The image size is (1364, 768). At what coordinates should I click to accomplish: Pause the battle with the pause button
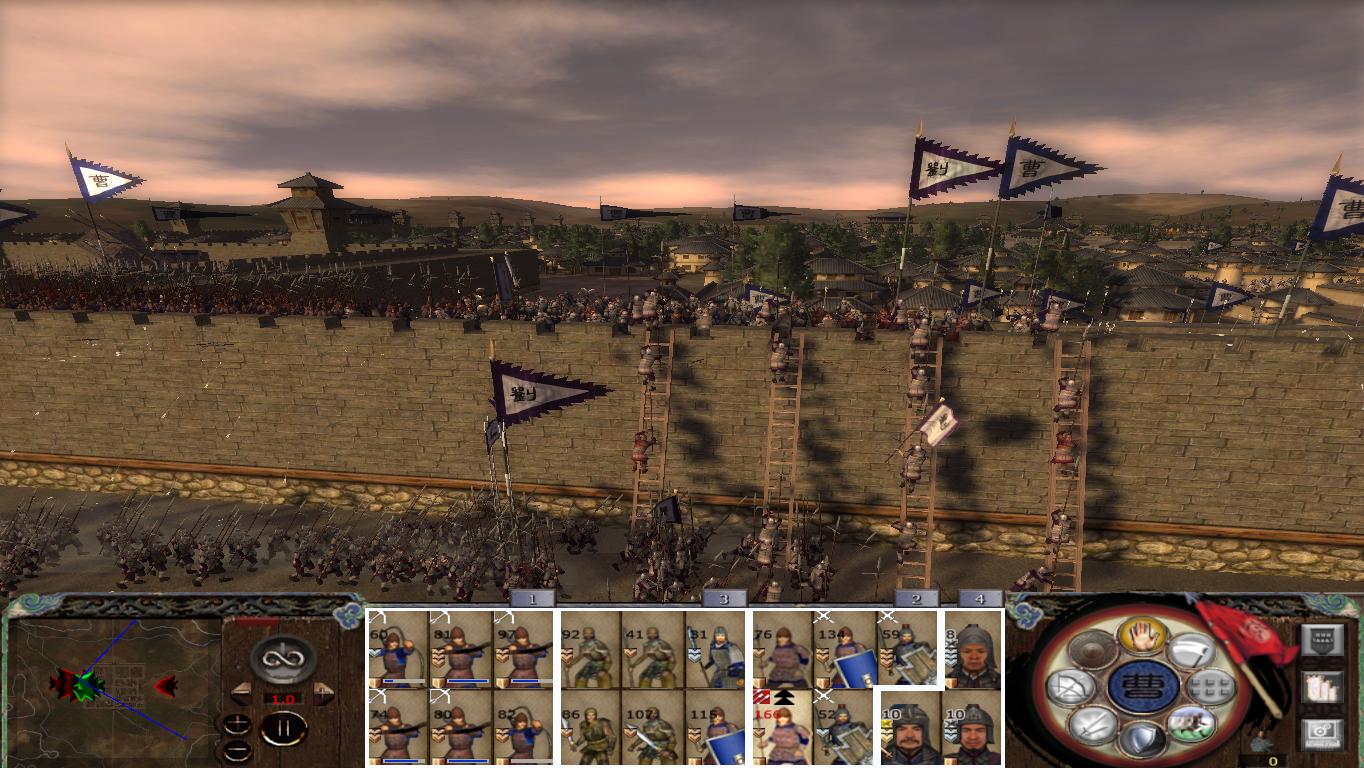285,728
